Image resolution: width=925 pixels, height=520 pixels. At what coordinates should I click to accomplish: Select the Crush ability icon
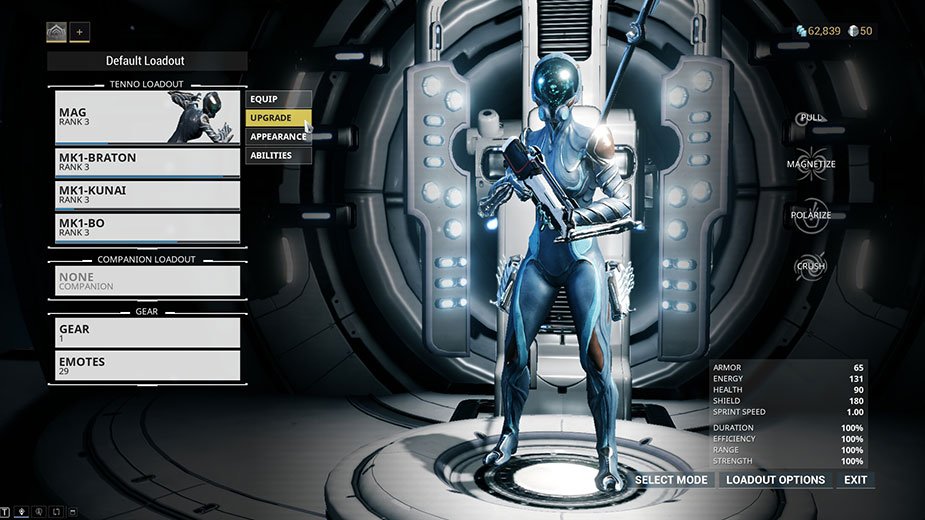pyautogui.click(x=811, y=267)
